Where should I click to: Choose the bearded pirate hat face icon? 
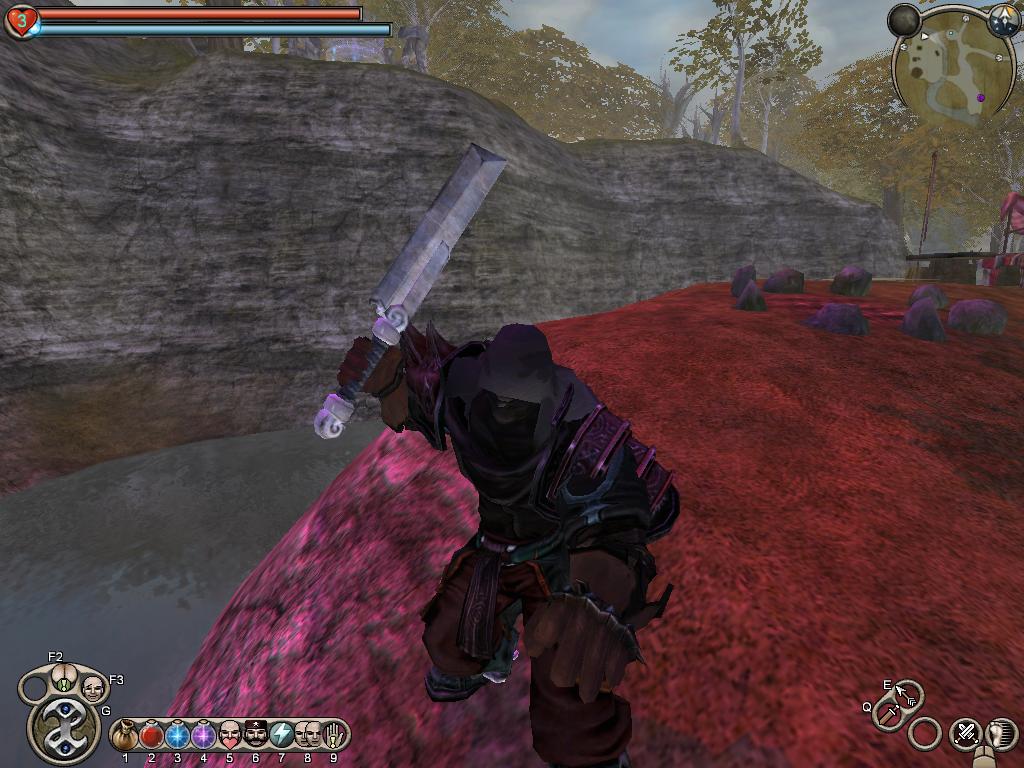click(x=255, y=736)
